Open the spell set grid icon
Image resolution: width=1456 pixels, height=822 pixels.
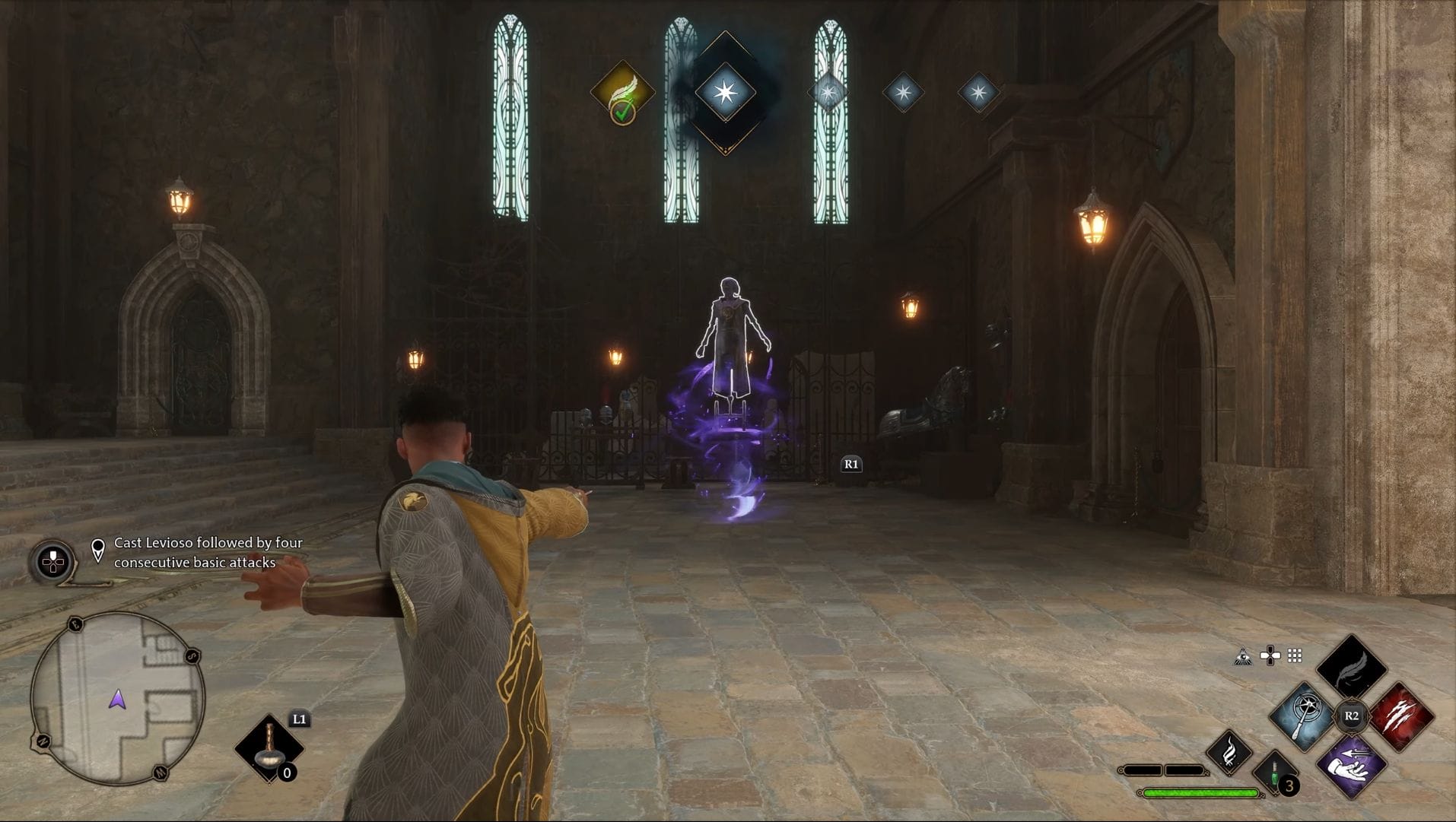pyautogui.click(x=1295, y=655)
